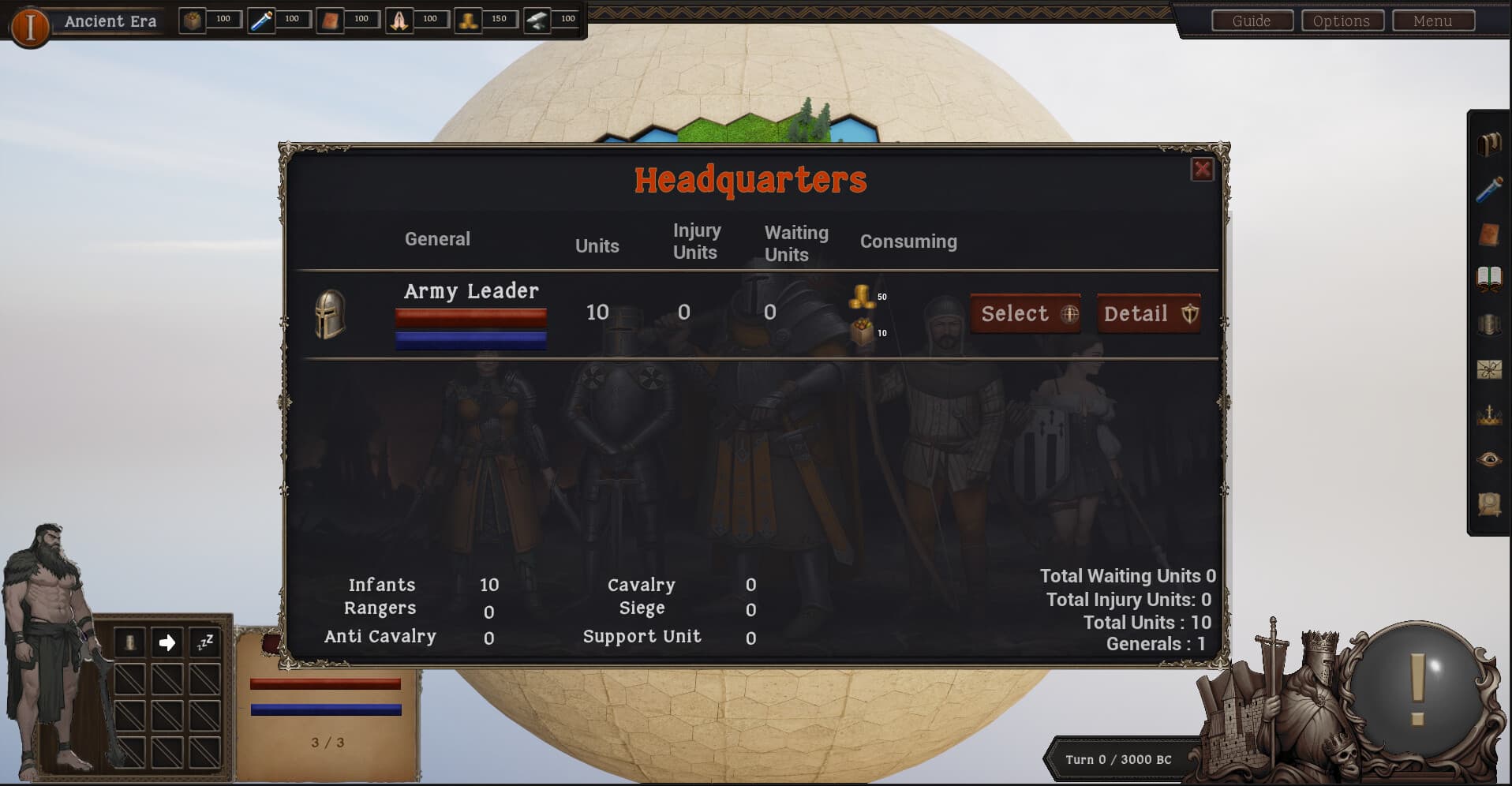The width and height of the screenshot is (1512, 786).
Task: Click the Ancient Era label
Action: click(109, 21)
